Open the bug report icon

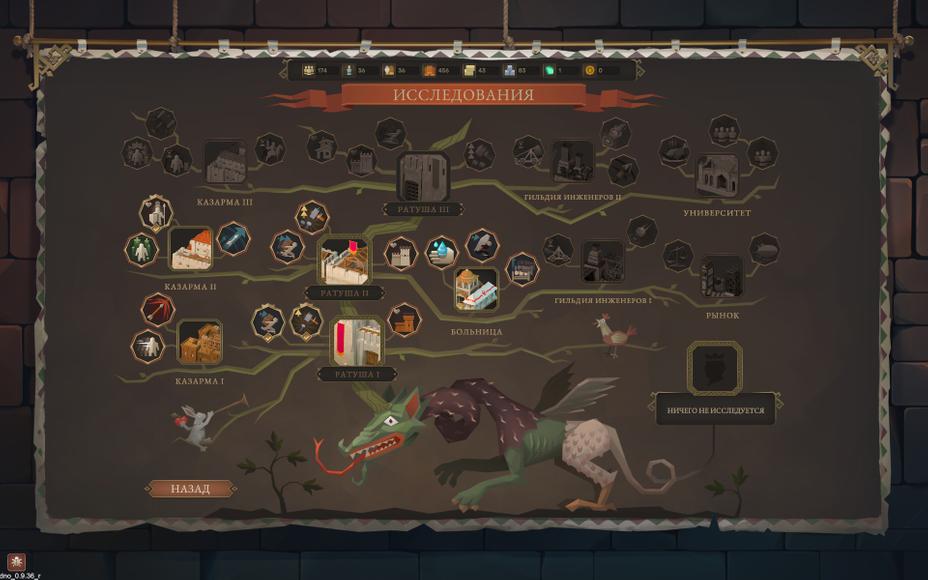point(16,561)
